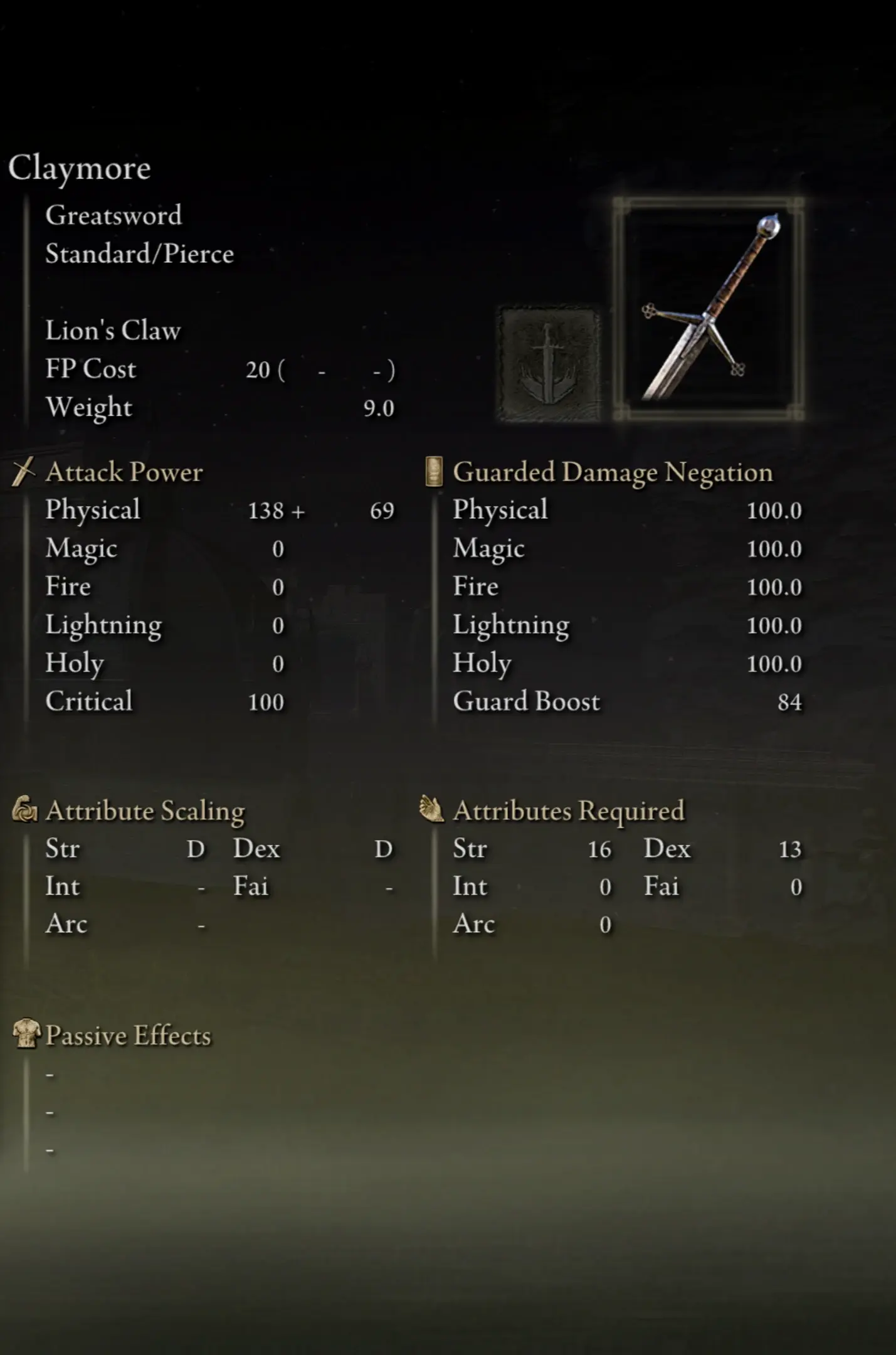Select the Claymore title heading
The height and width of the screenshot is (1355, 896).
pos(80,167)
